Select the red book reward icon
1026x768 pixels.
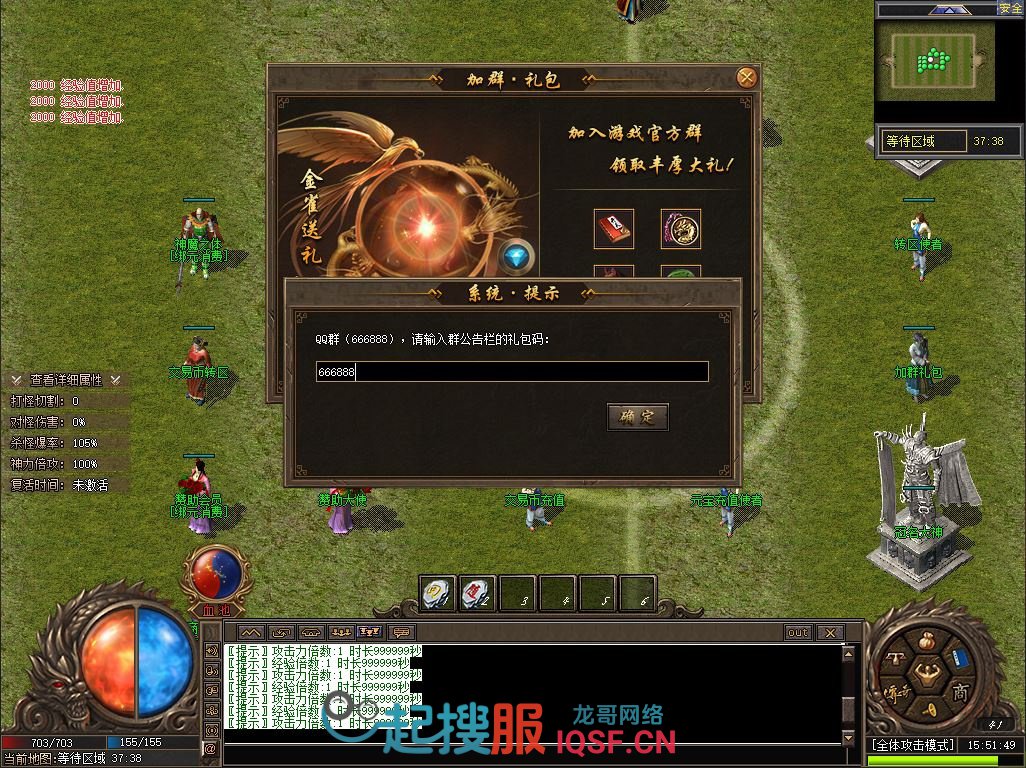(613, 229)
